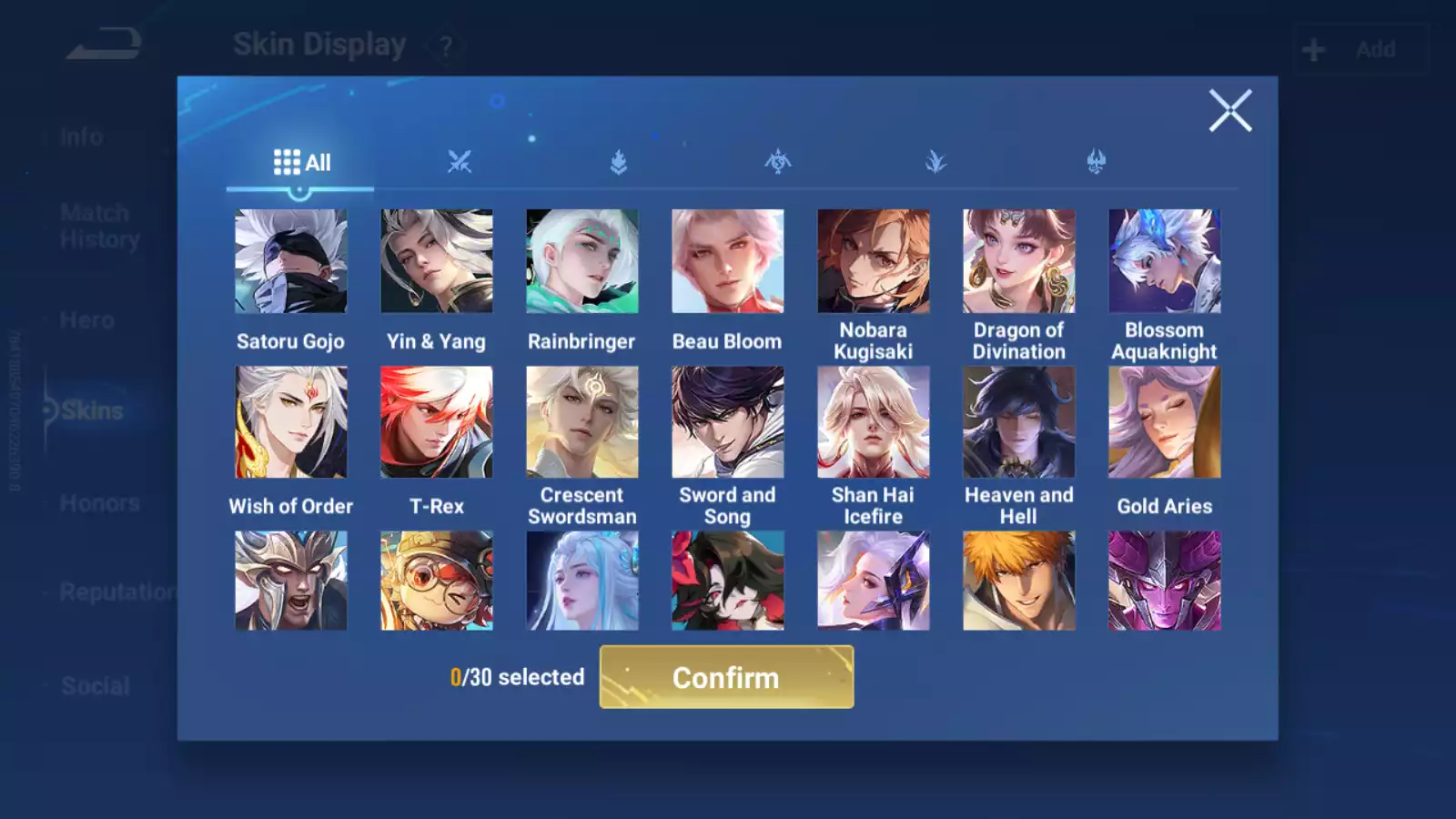Screen dimensions: 1456x819
Task: Pick the Sword and Song skin
Action: click(727, 422)
